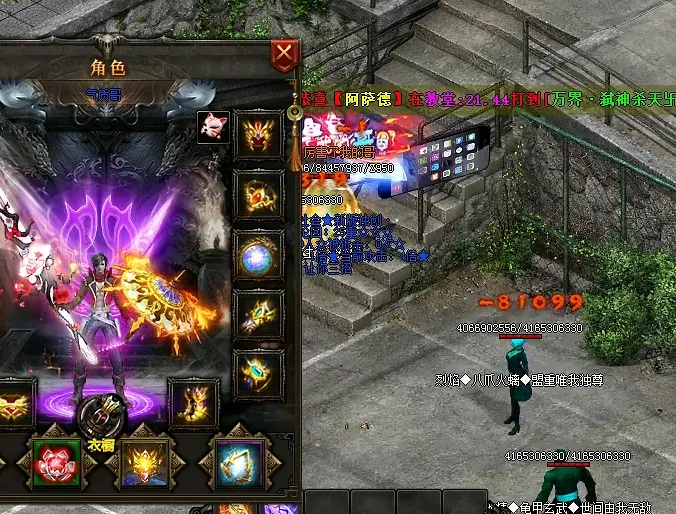Choose the golden winged crest slot

click(x=145, y=463)
